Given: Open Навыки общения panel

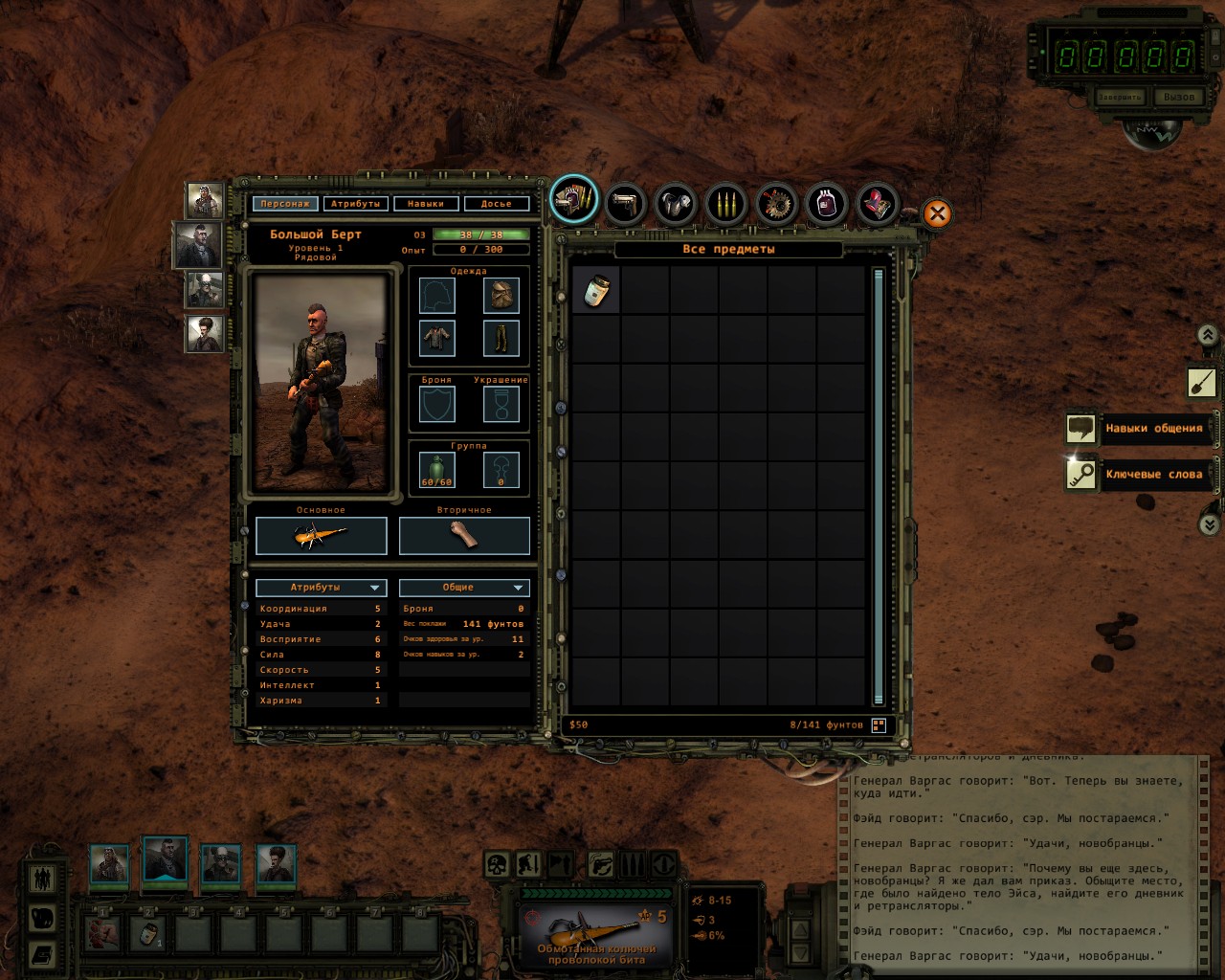Looking at the screenshot, I should tap(1139, 428).
